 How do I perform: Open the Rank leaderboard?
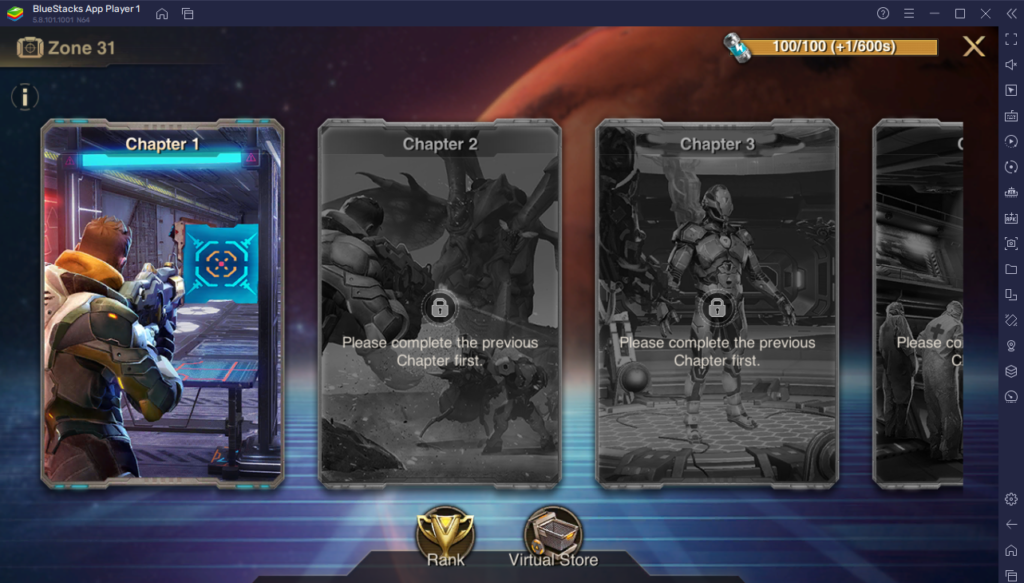[445, 533]
